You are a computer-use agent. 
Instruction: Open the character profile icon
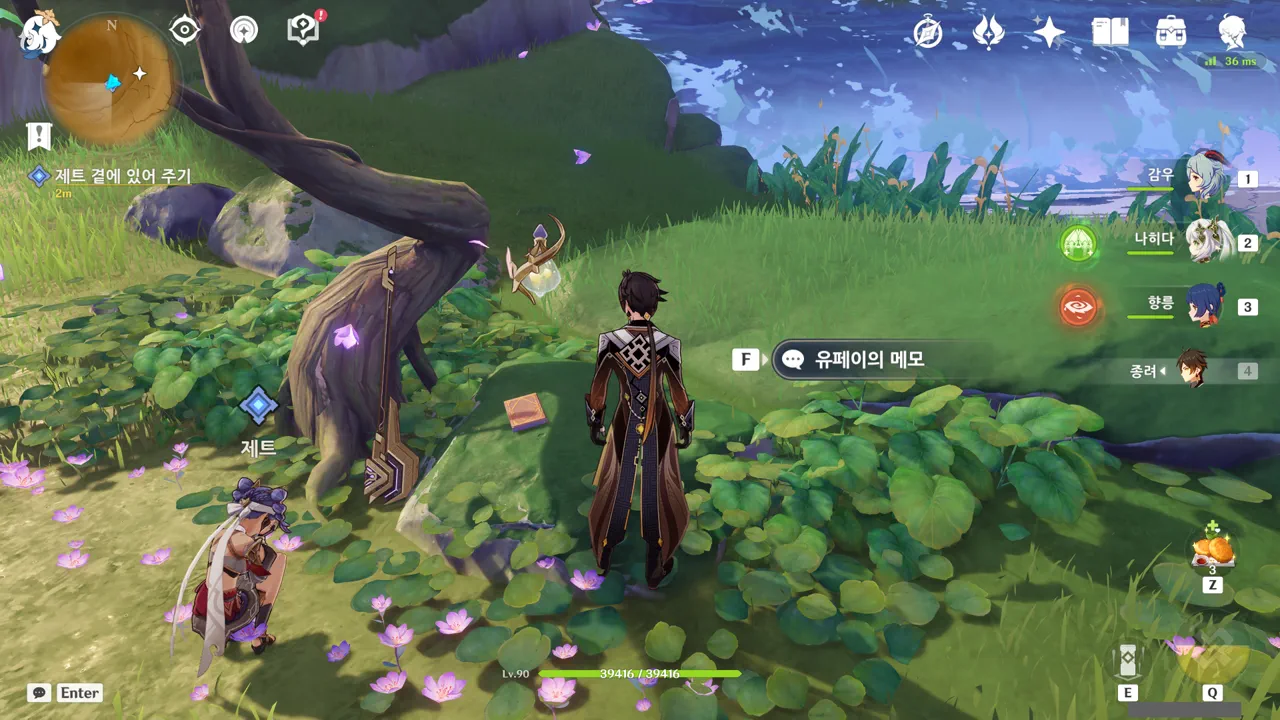(x=1232, y=33)
